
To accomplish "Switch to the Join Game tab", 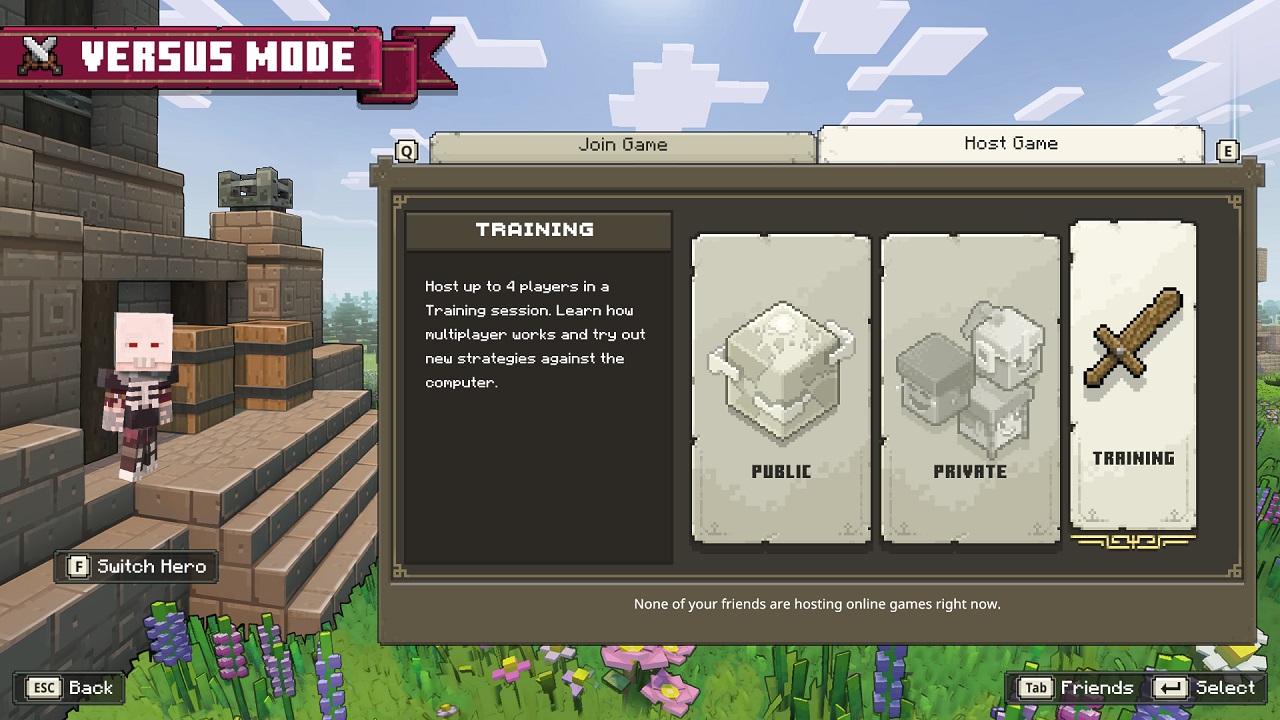I will 622,144.
